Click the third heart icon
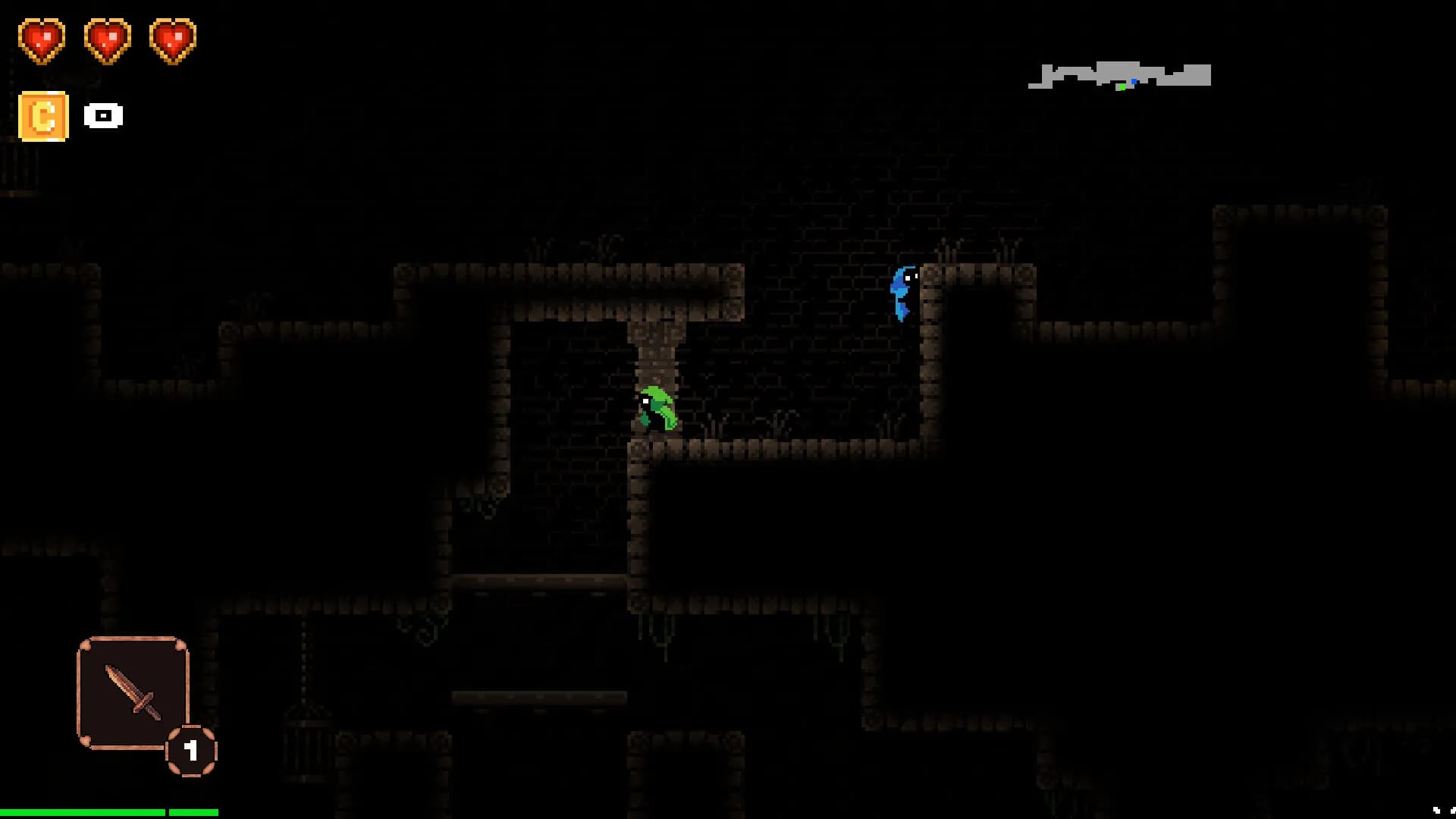Viewport: 1456px width, 819px height. coord(174,39)
